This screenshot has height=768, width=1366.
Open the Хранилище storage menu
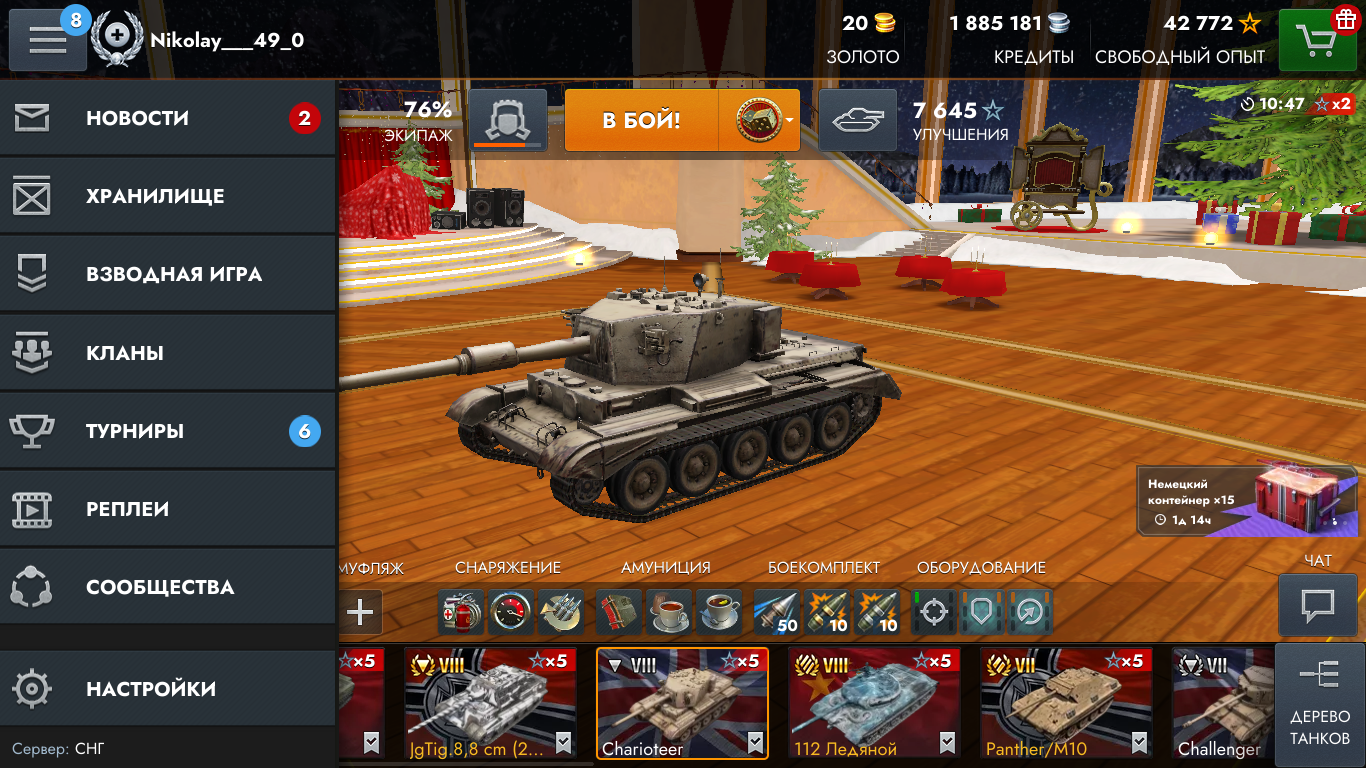coord(167,197)
